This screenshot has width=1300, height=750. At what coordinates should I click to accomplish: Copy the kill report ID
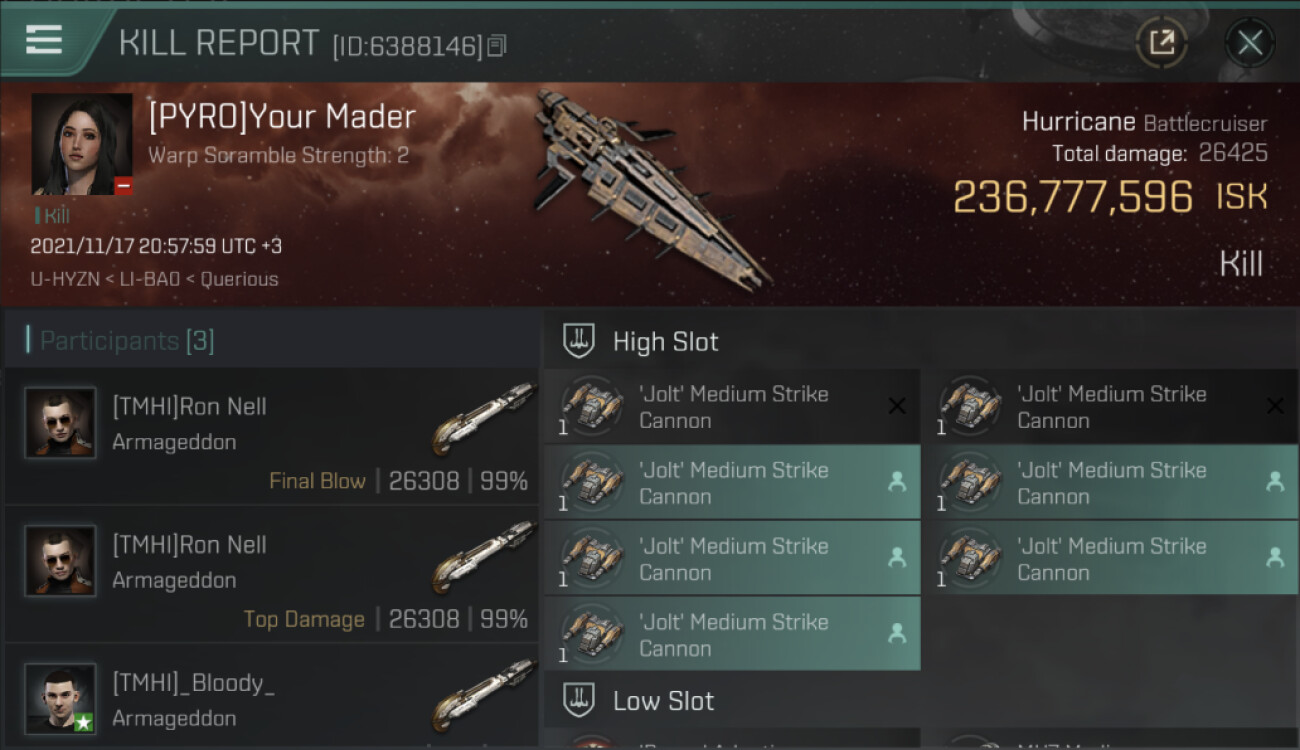pos(497,45)
